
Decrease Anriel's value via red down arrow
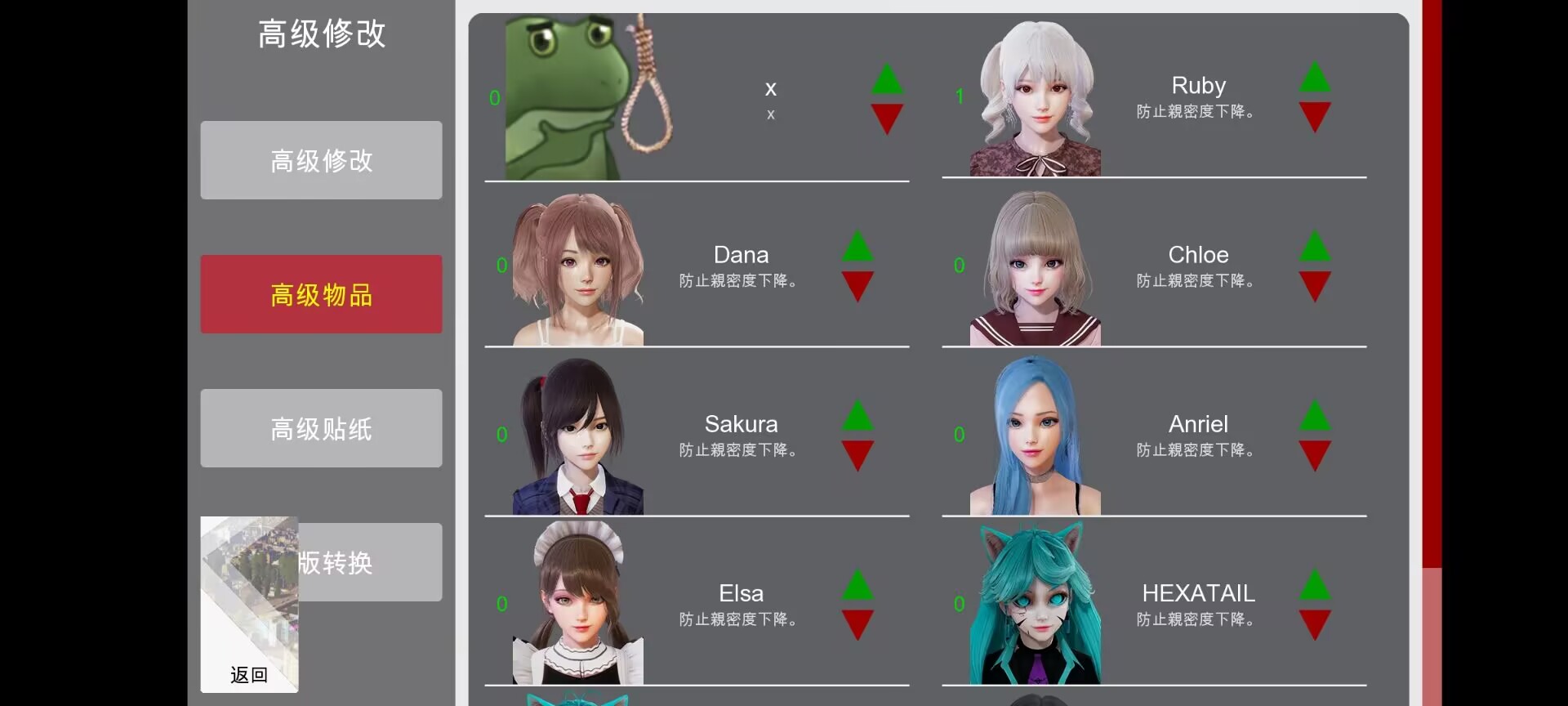point(1315,455)
